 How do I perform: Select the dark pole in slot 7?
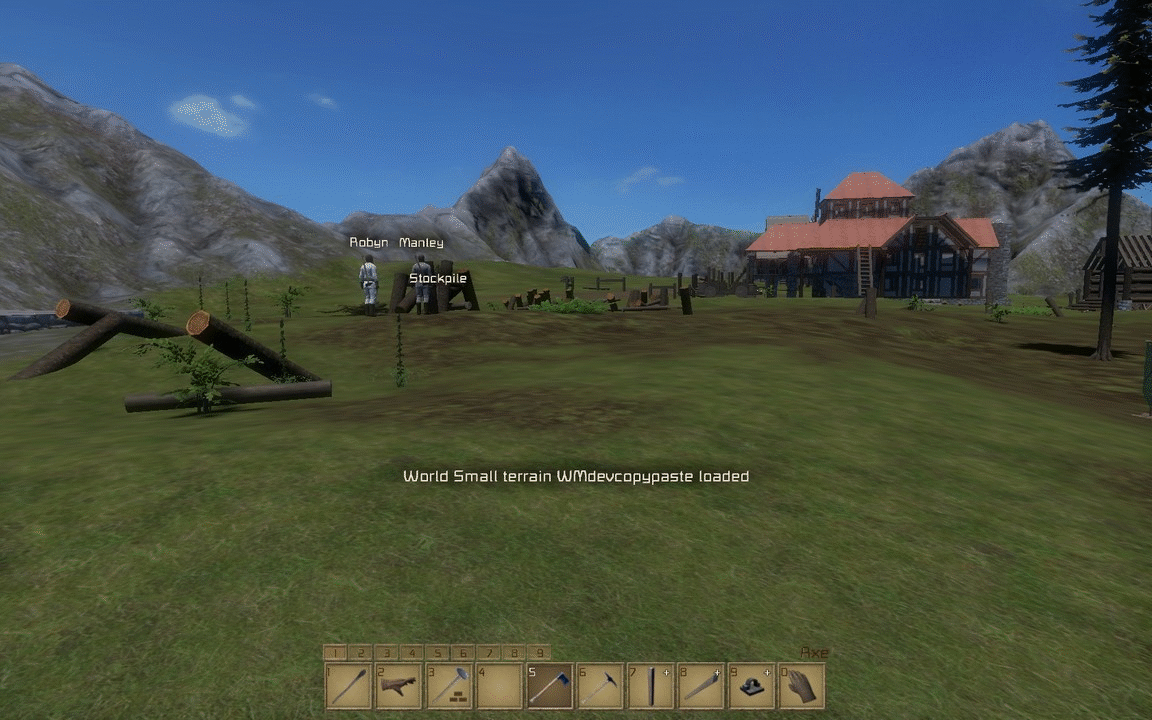650,686
